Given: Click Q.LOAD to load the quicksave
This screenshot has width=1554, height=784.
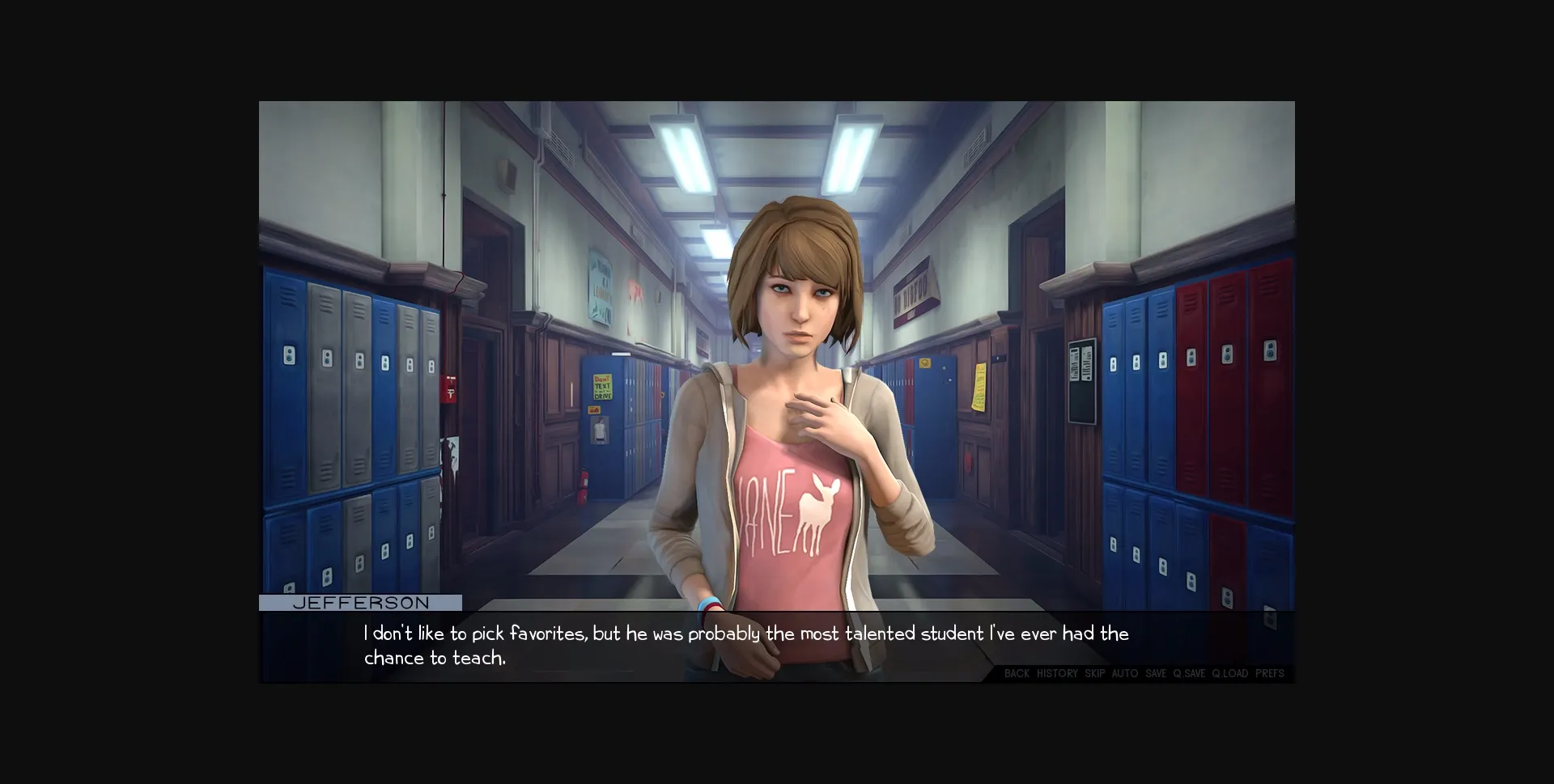Looking at the screenshot, I should [x=1229, y=673].
